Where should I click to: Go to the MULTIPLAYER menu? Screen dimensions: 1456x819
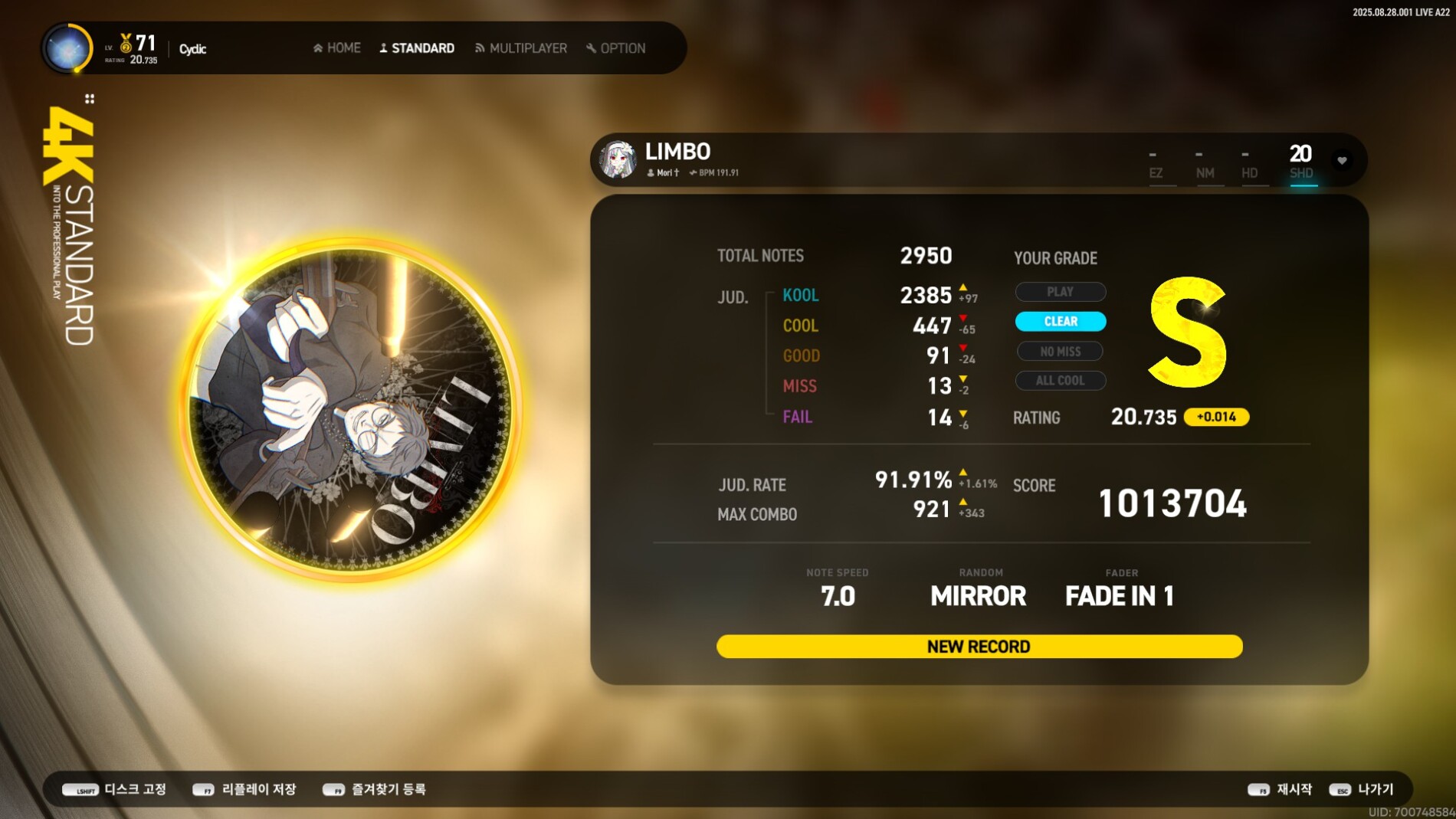tap(521, 48)
